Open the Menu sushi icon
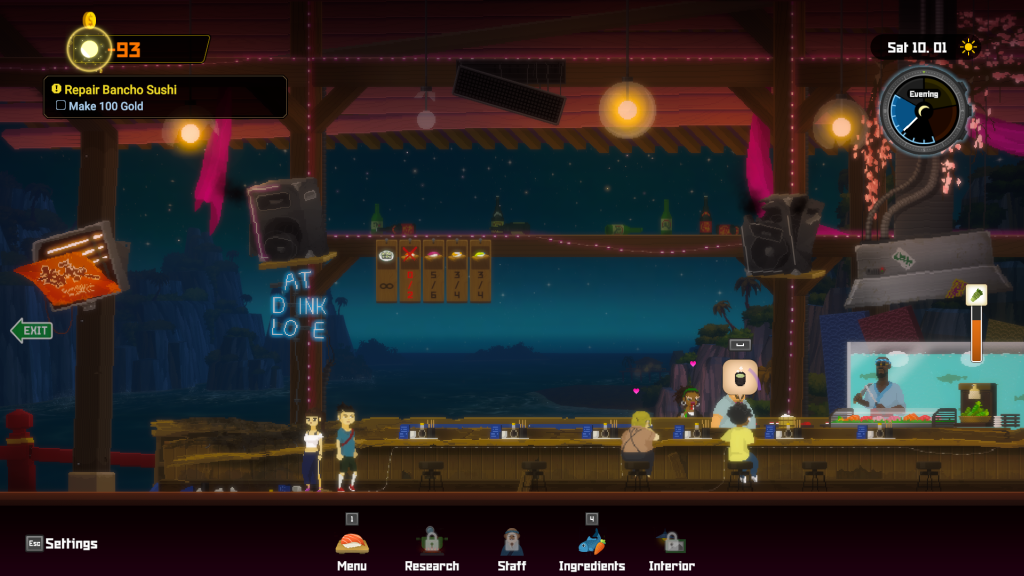This screenshot has height=576, width=1024. coord(351,543)
